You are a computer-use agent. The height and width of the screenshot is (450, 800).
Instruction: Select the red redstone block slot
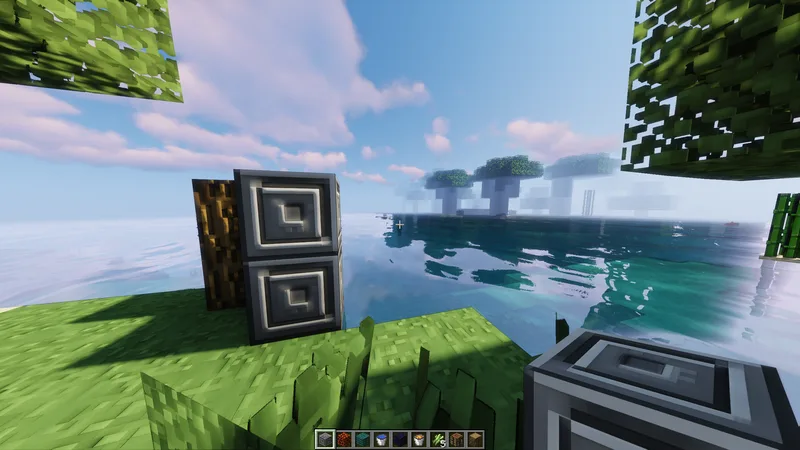tap(344, 439)
